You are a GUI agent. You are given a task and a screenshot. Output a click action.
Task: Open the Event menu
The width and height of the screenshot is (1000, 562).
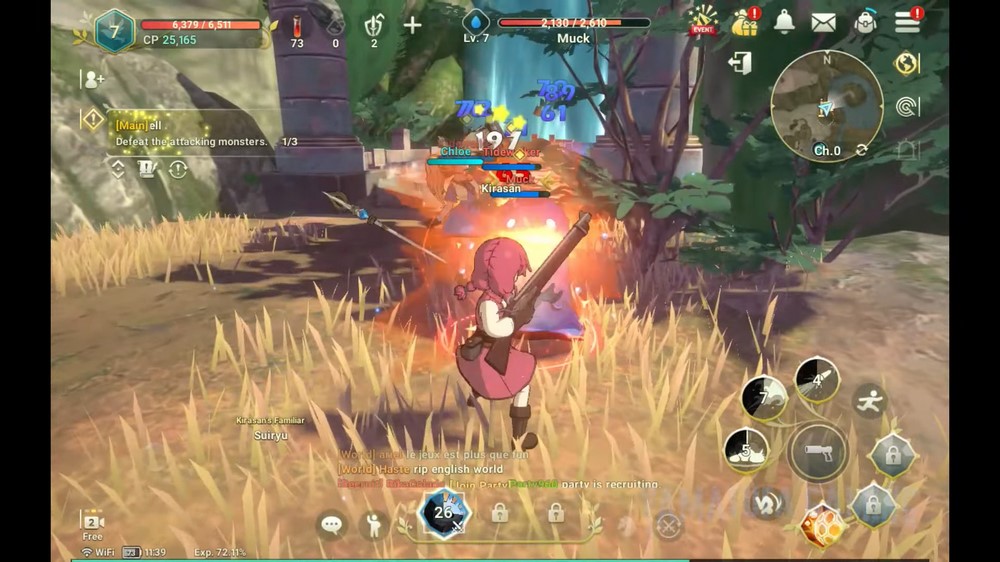(703, 21)
